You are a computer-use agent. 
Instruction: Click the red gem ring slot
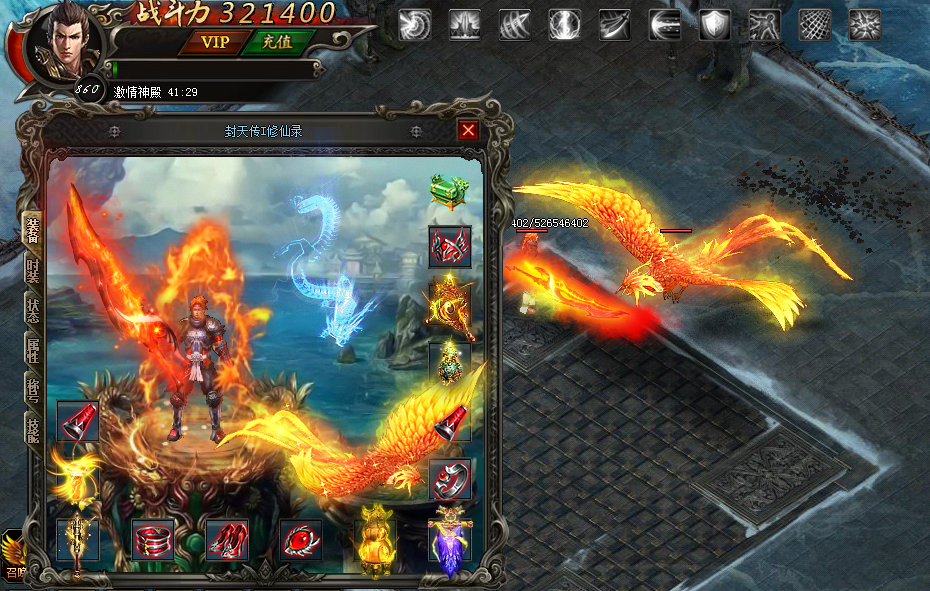[x=301, y=540]
